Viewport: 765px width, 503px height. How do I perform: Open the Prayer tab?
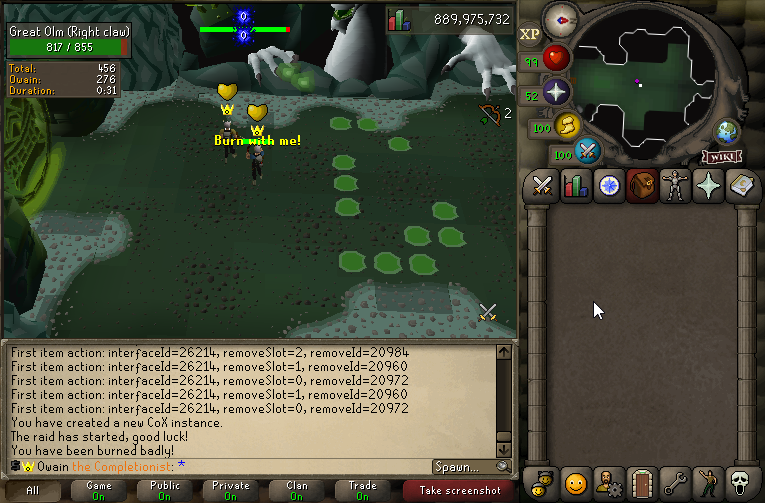(708, 185)
